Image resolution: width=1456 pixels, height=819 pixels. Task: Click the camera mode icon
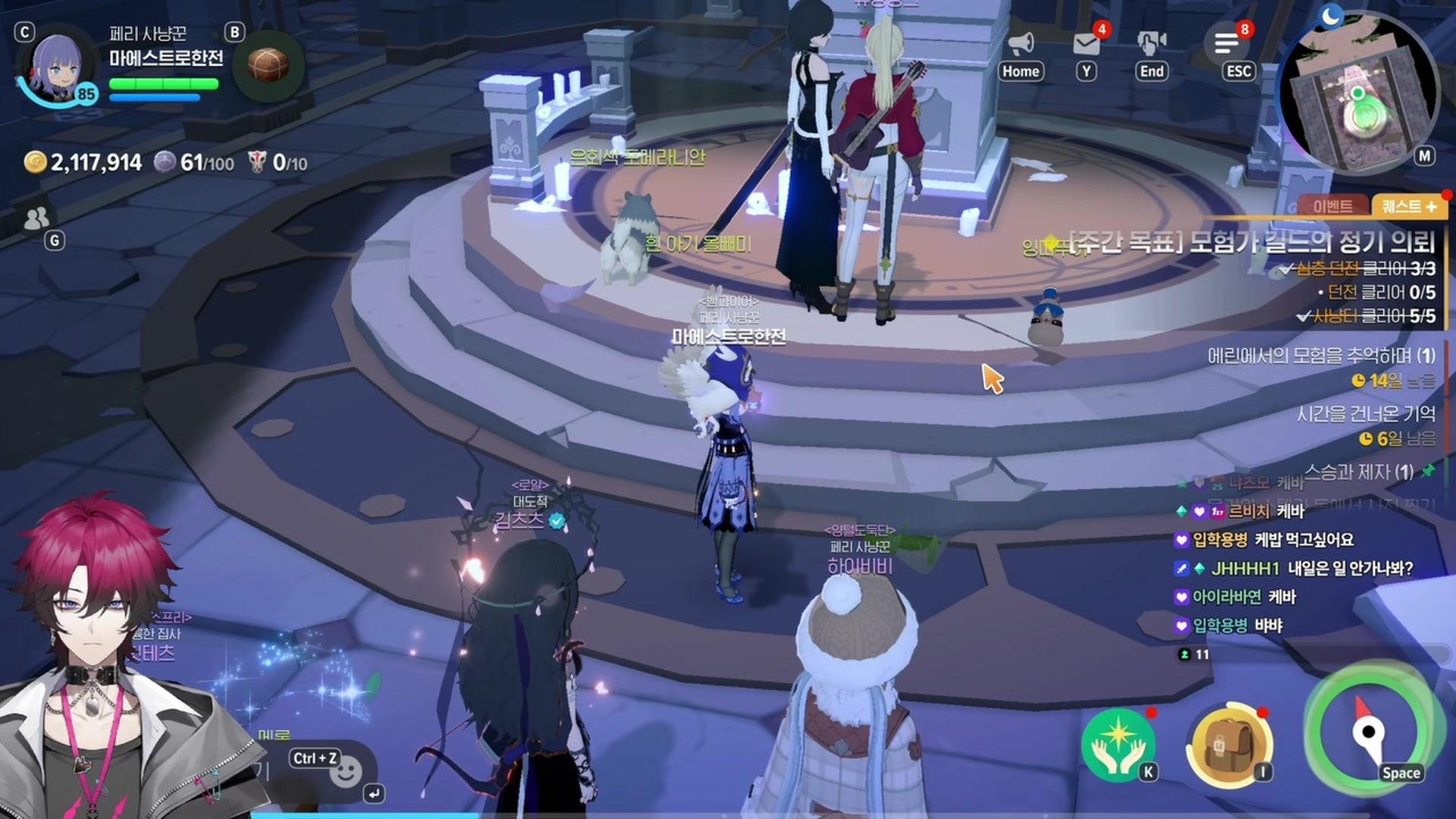click(x=1151, y=44)
